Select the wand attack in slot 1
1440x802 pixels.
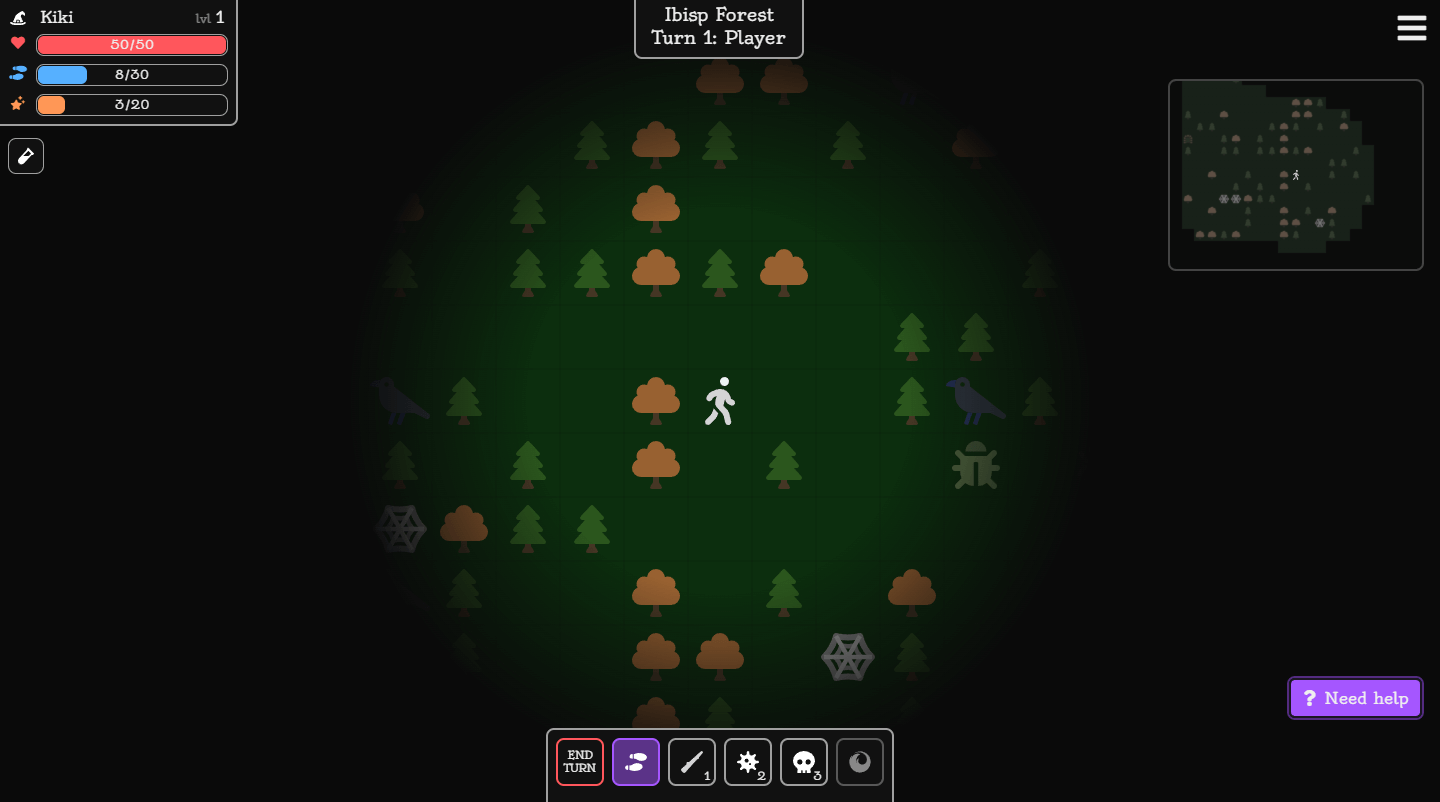point(692,762)
